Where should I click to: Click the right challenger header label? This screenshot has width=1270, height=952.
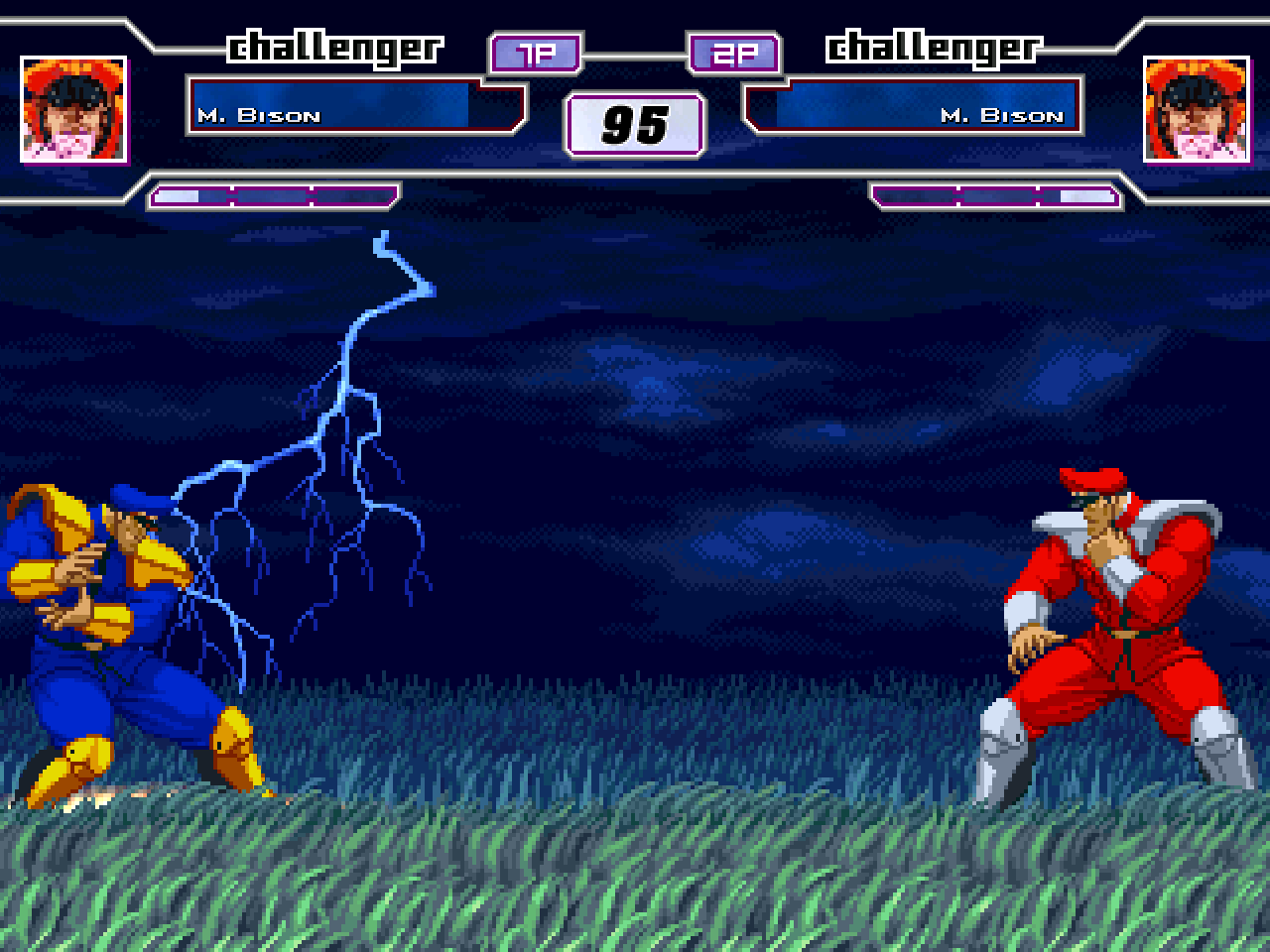pyautogui.click(x=934, y=46)
